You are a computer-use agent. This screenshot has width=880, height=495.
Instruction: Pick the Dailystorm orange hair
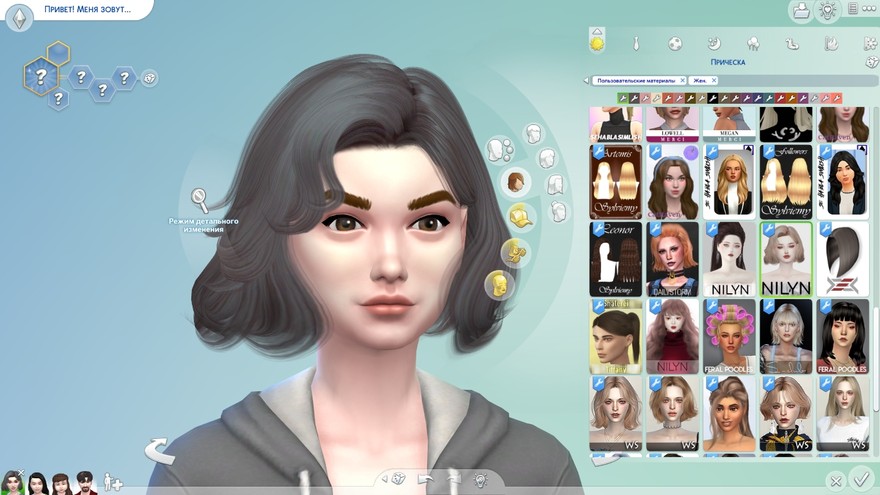coord(672,259)
